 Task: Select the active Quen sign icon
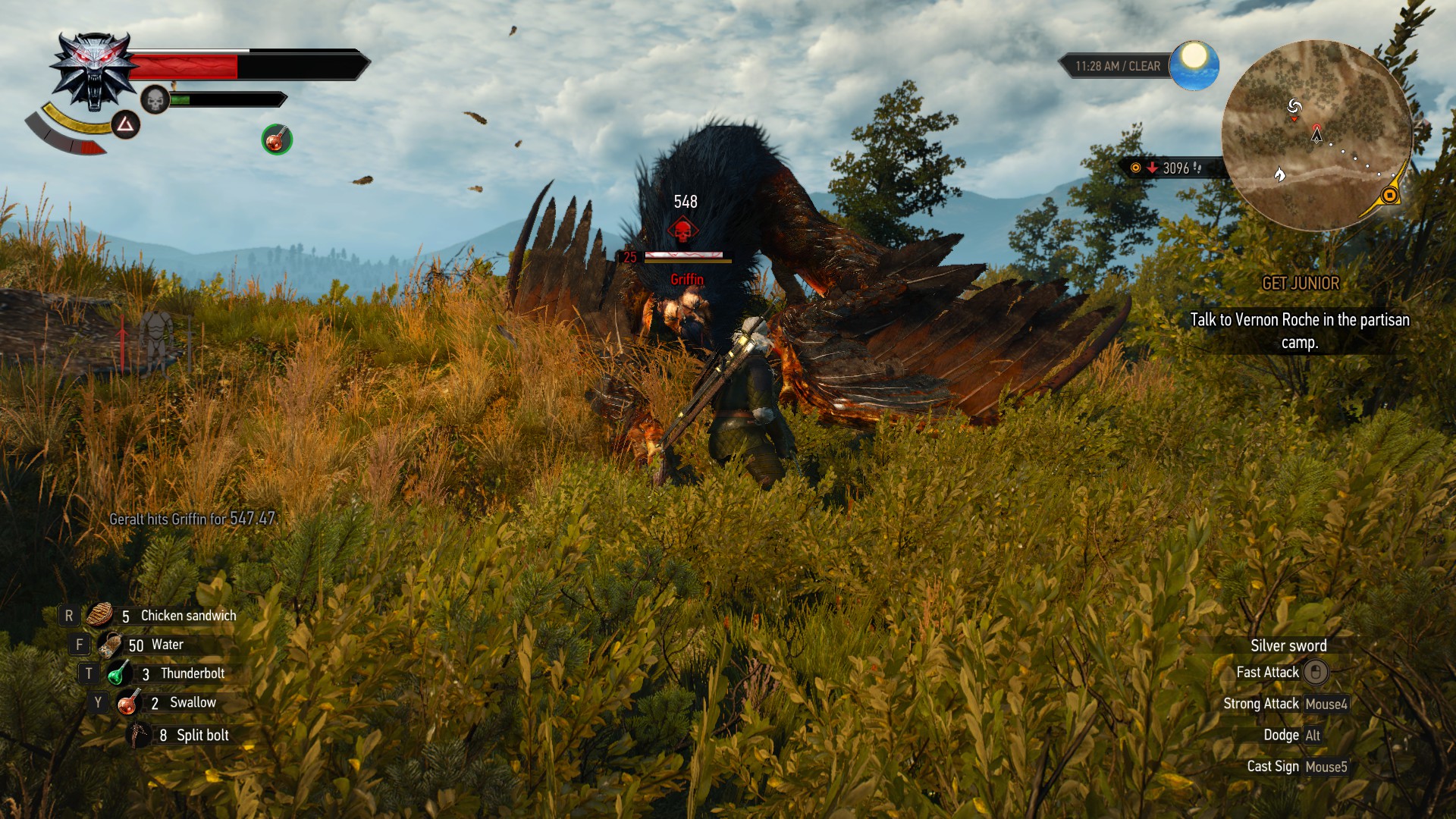(x=126, y=124)
